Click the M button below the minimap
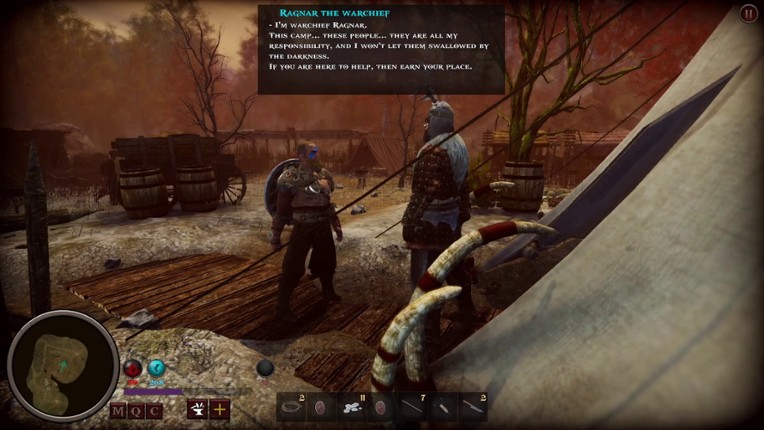Image resolution: width=764 pixels, height=430 pixels. tap(119, 410)
